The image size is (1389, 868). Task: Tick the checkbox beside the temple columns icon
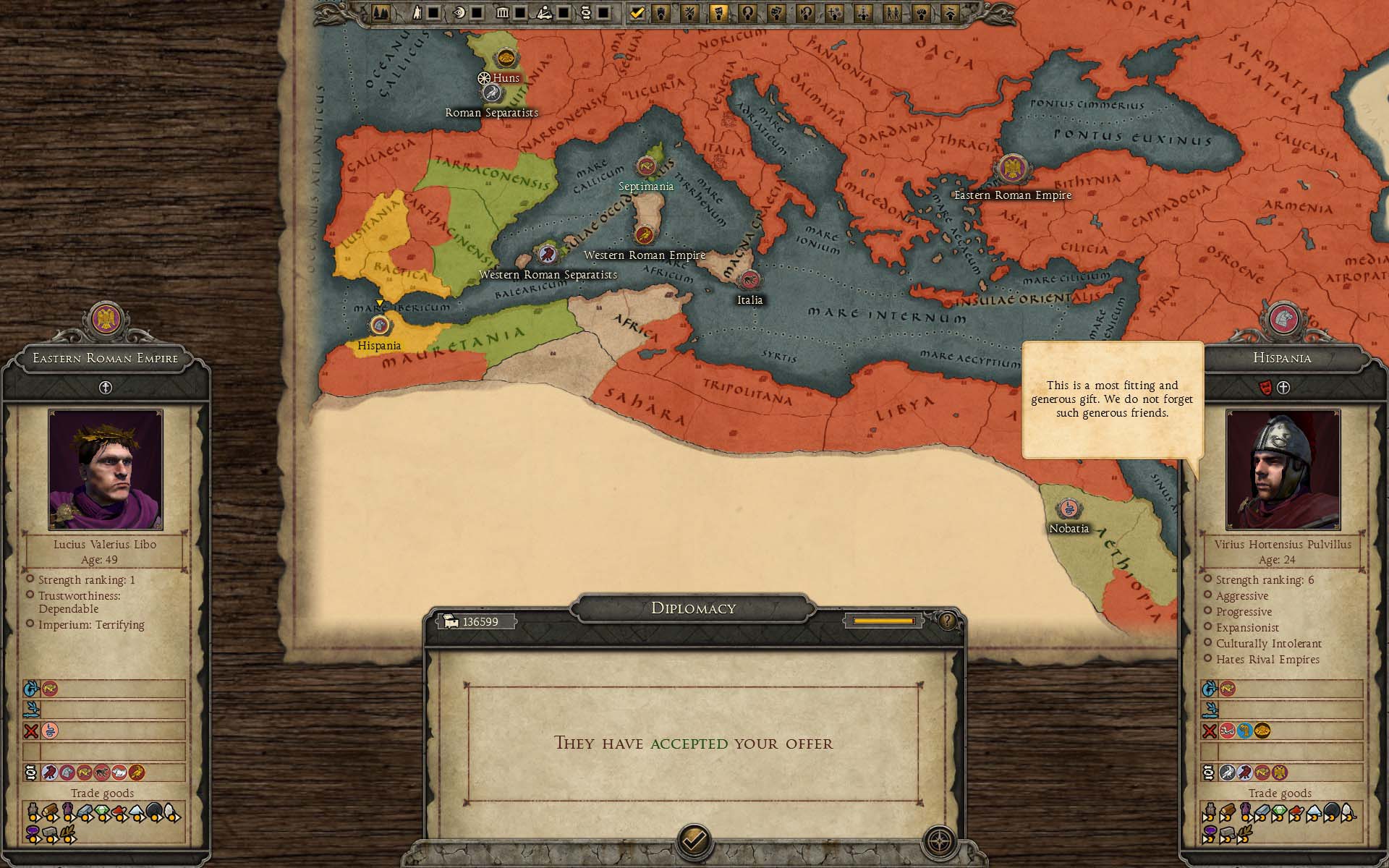pos(520,12)
